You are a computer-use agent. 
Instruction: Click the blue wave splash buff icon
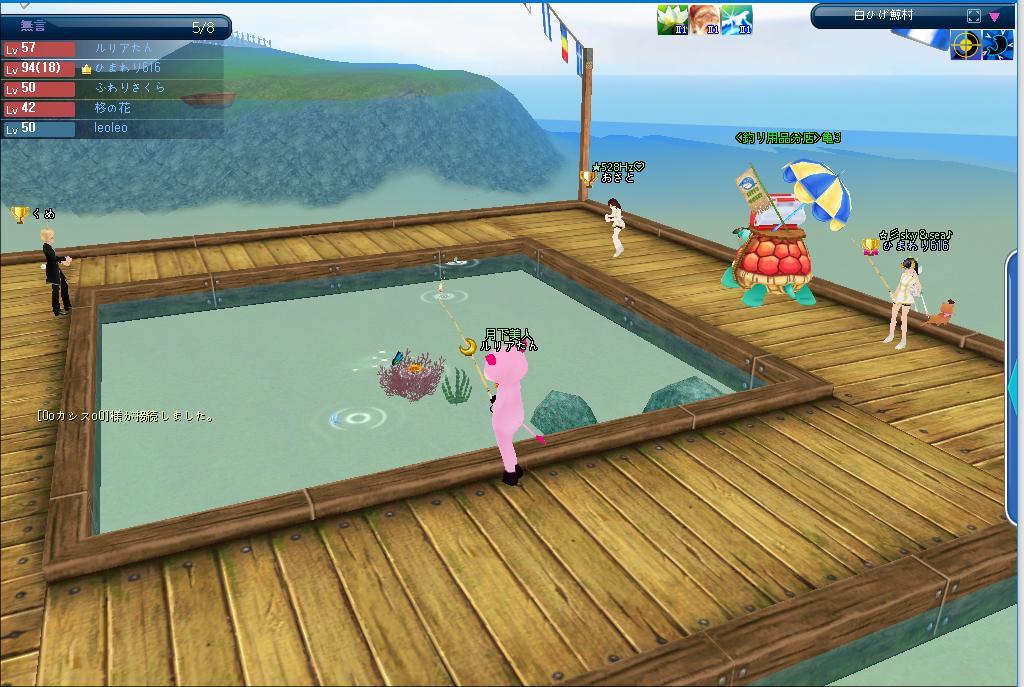click(736, 20)
